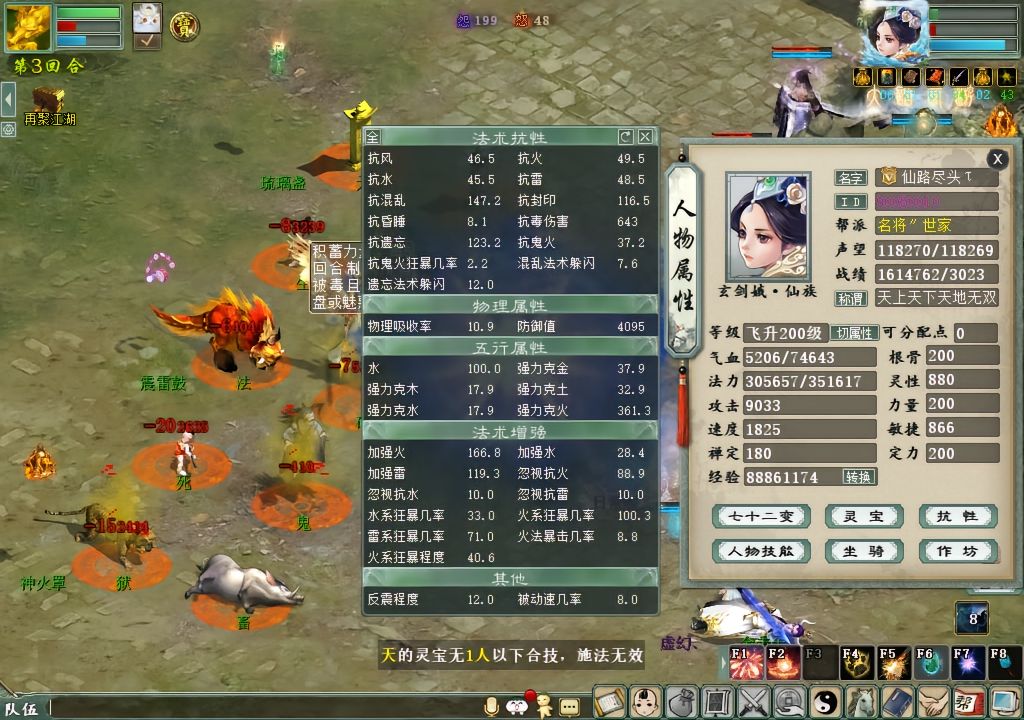The image size is (1024, 720).
Task: Open the crossed swords toolbar icon
Action: pos(753,701)
